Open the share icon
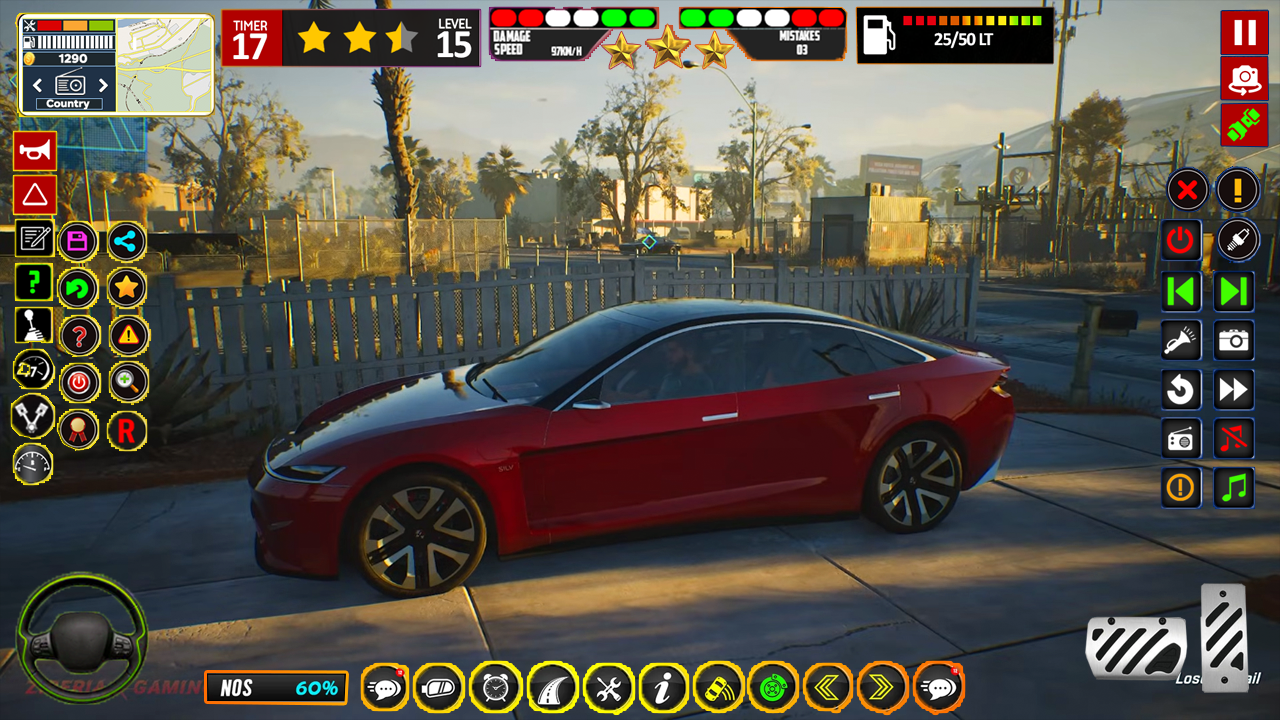The width and height of the screenshot is (1280, 720). pyautogui.click(x=127, y=241)
